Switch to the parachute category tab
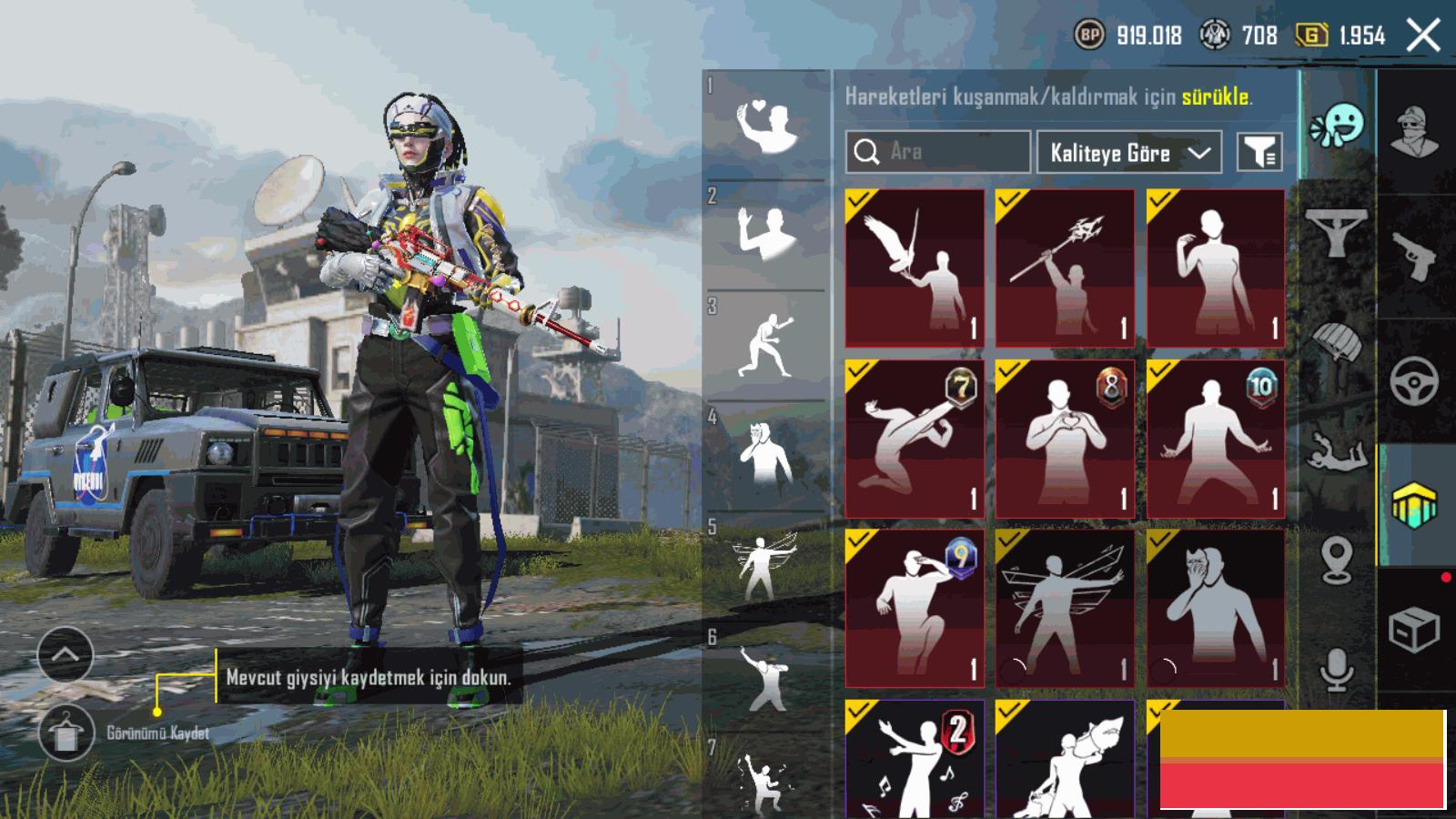 pyautogui.click(x=1336, y=342)
